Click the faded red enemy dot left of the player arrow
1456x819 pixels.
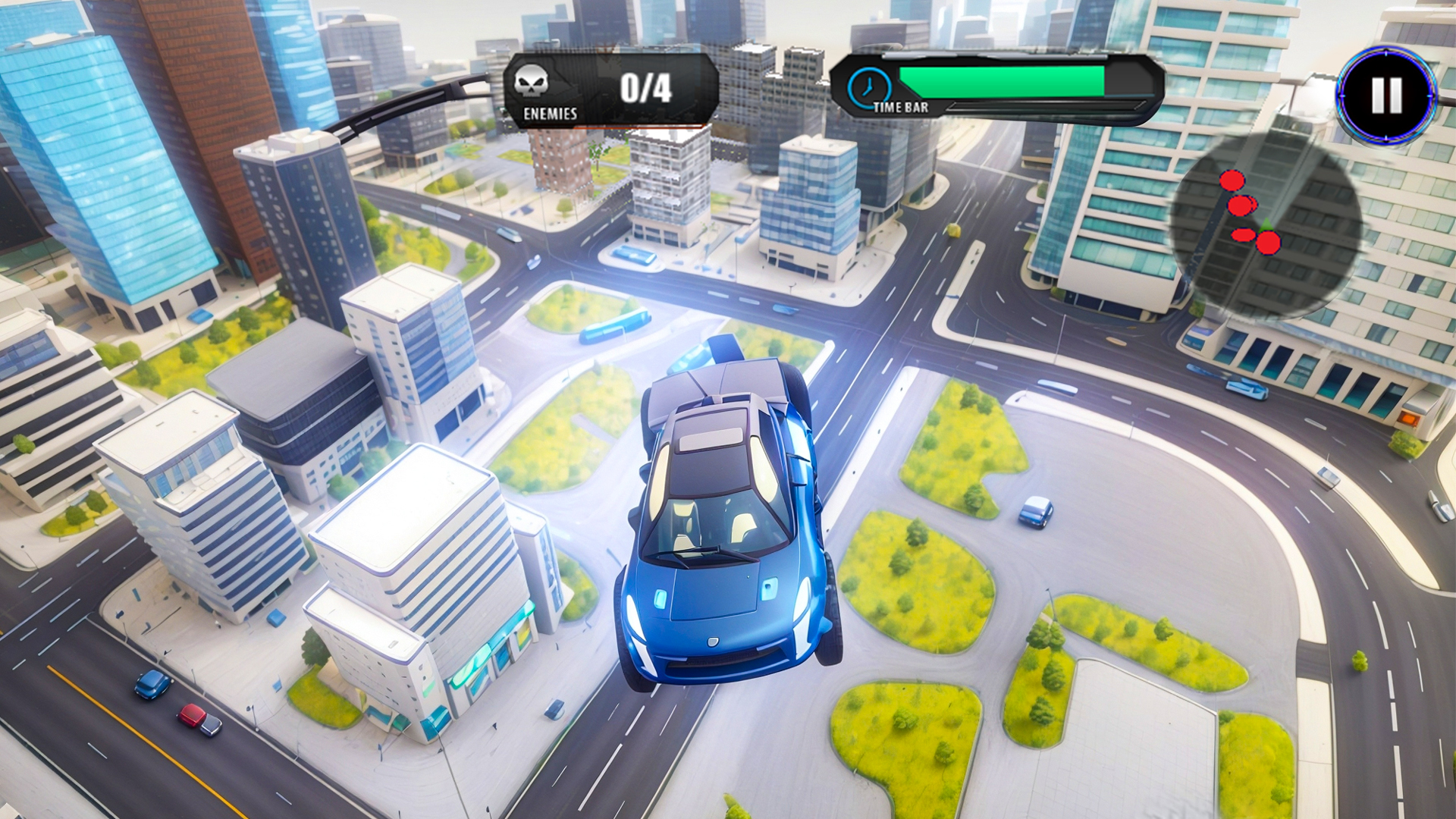point(1243,236)
